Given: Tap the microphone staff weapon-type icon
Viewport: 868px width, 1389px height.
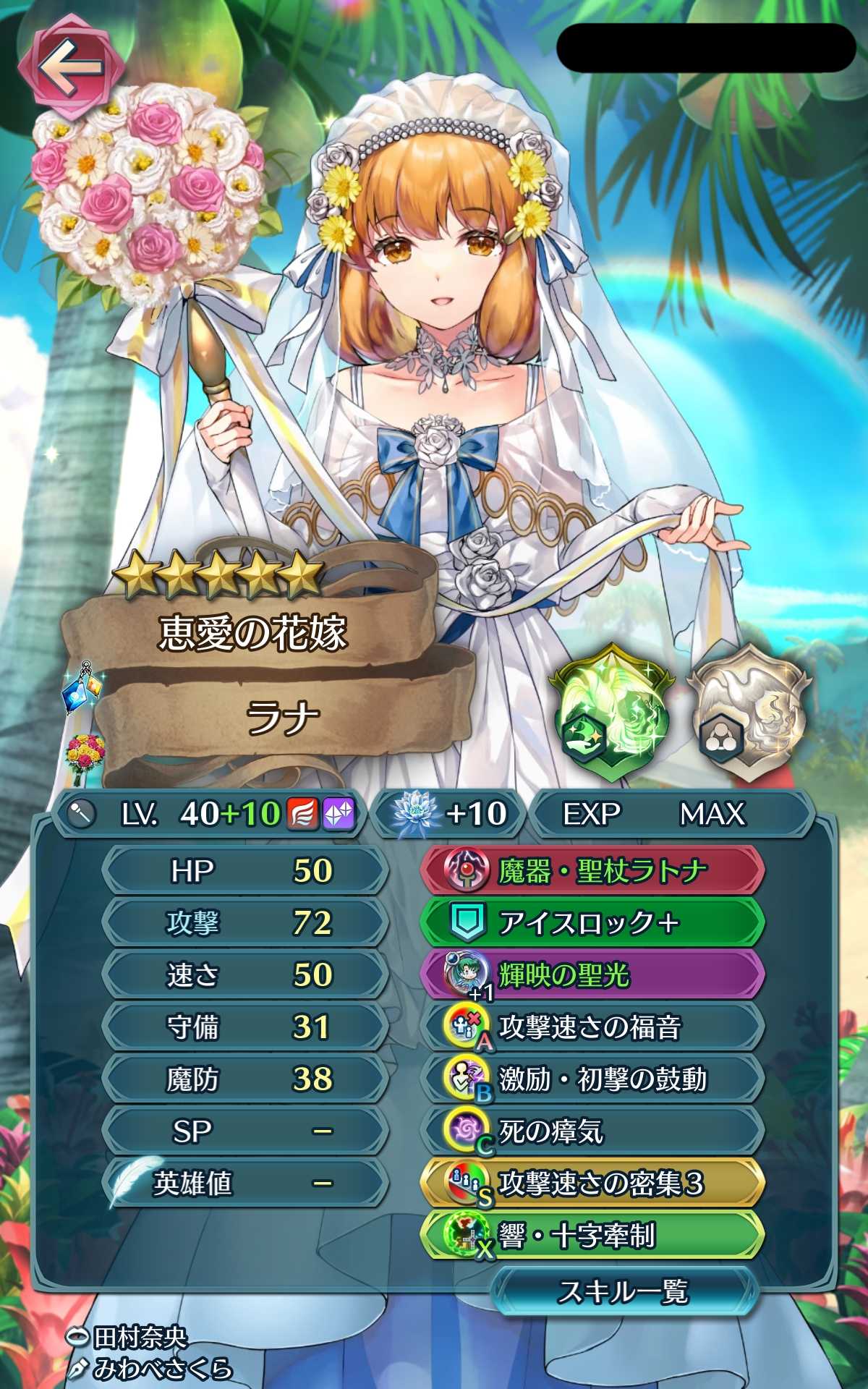Looking at the screenshot, I should click(82, 815).
